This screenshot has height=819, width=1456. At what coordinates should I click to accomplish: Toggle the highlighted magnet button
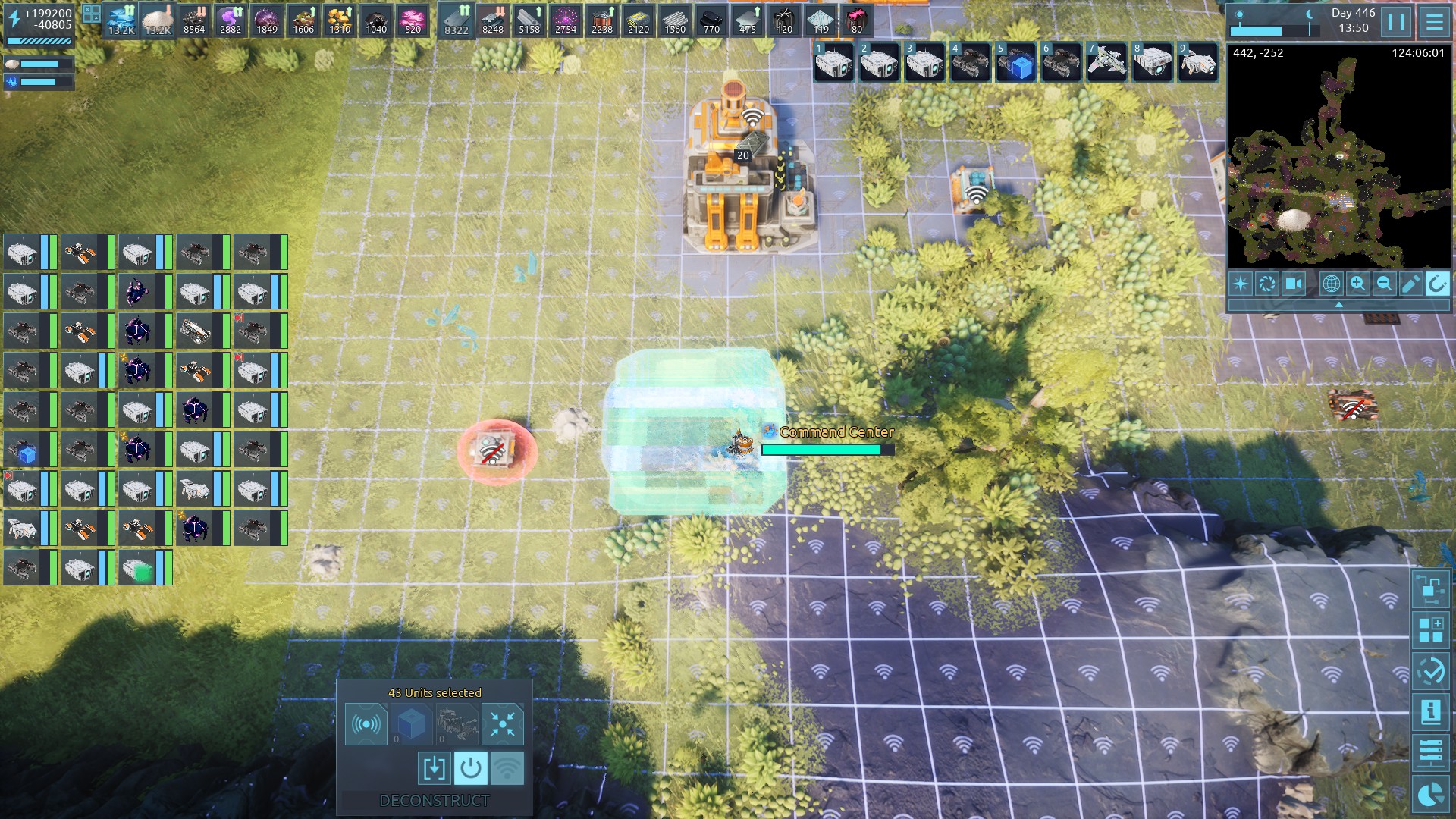(x=1436, y=284)
